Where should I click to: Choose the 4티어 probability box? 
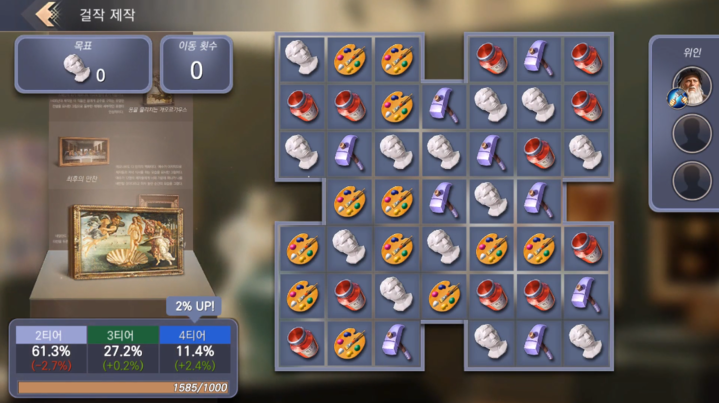click(x=194, y=351)
